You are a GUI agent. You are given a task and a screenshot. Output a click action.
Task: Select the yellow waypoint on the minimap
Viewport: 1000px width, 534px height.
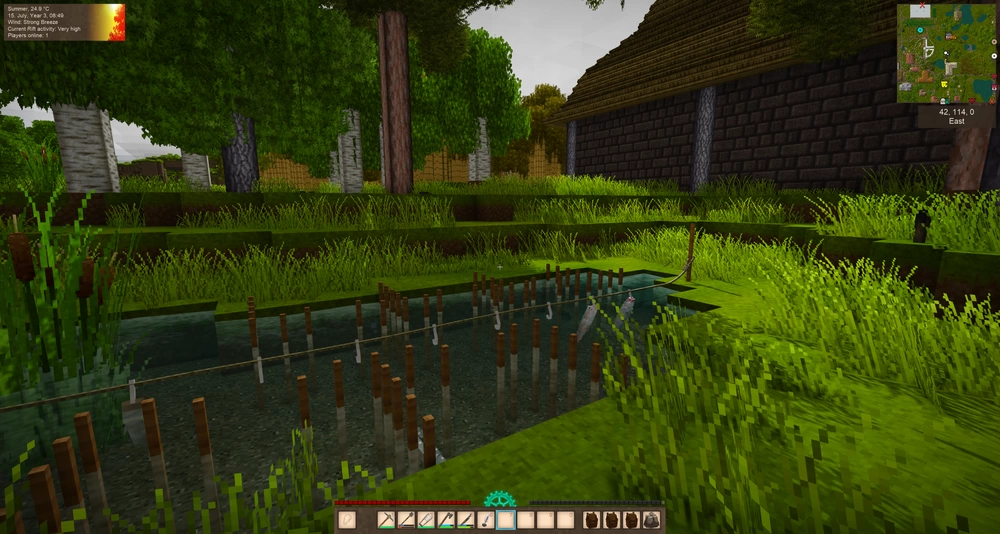pyautogui.click(x=944, y=84)
